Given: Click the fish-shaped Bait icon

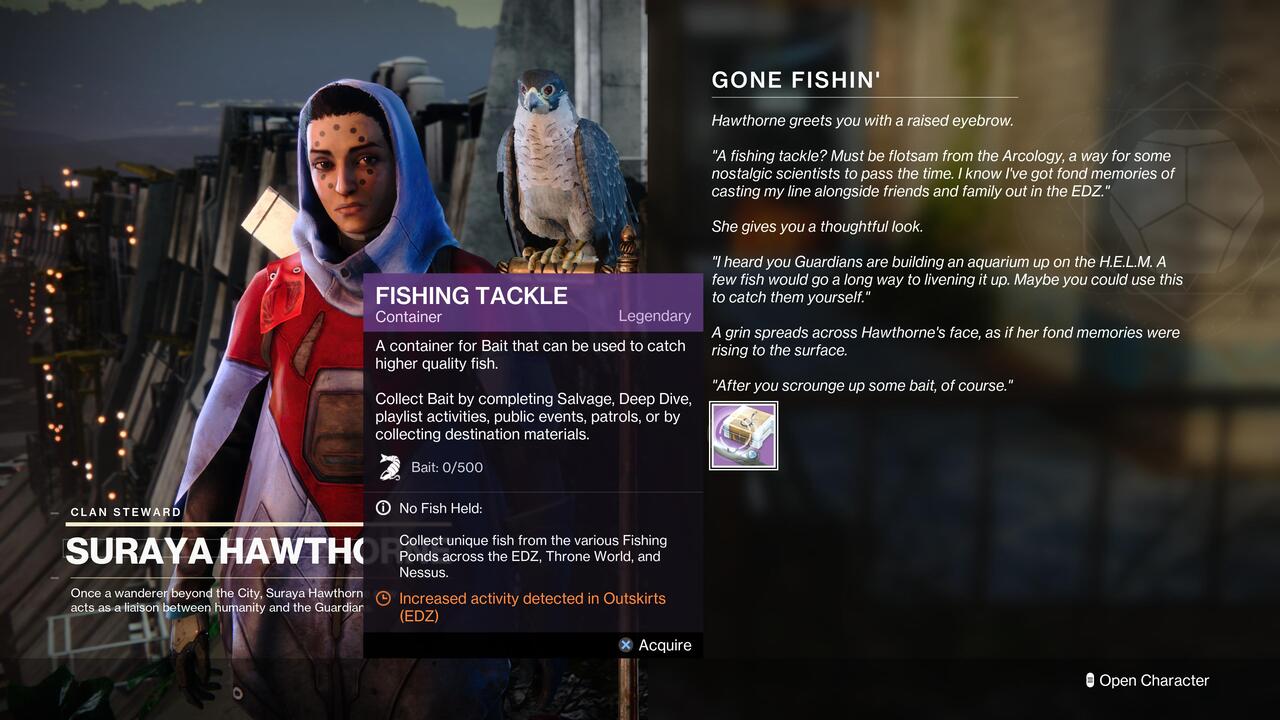Looking at the screenshot, I should tap(389, 464).
